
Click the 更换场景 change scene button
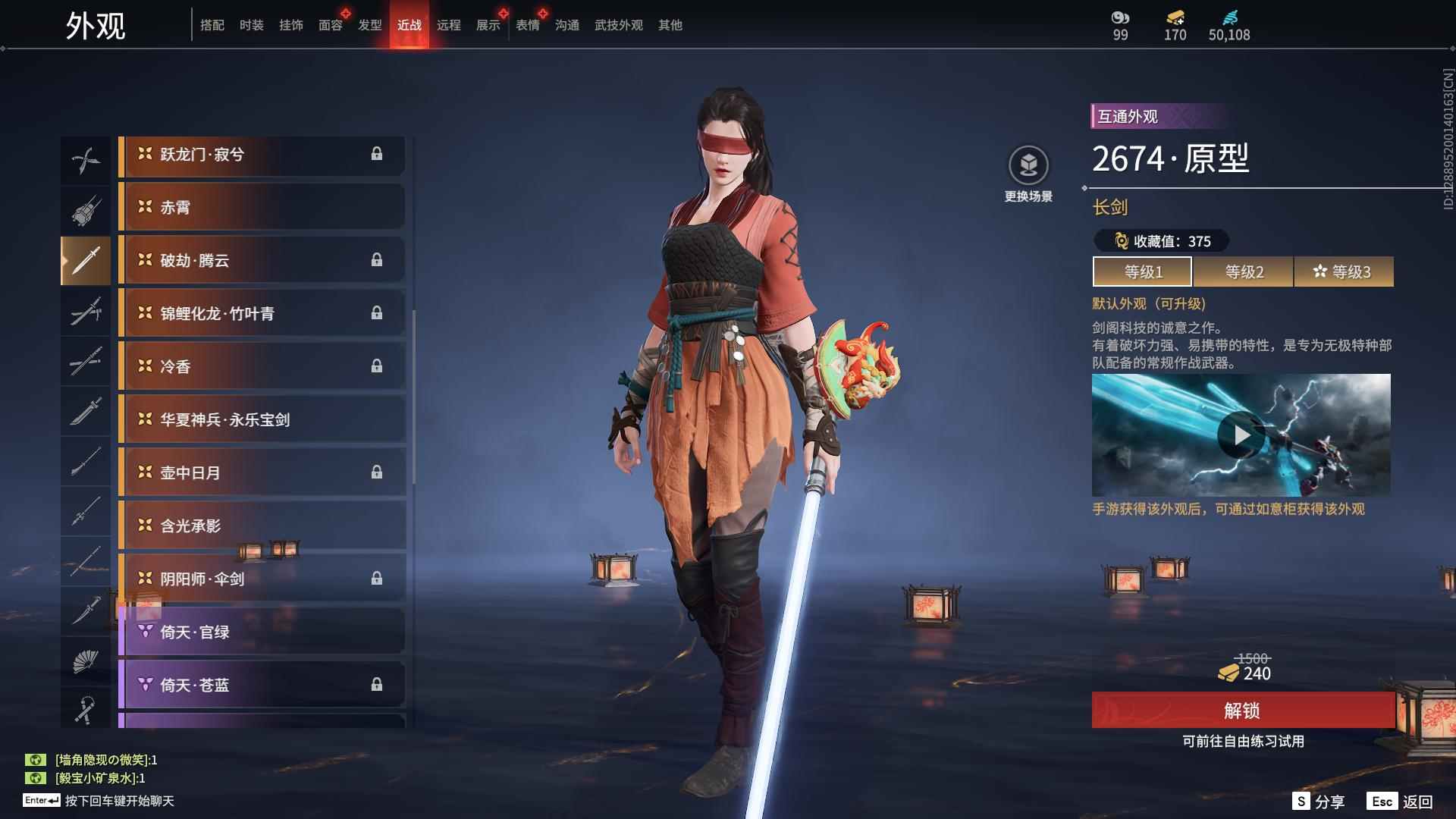pyautogui.click(x=1028, y=174)
